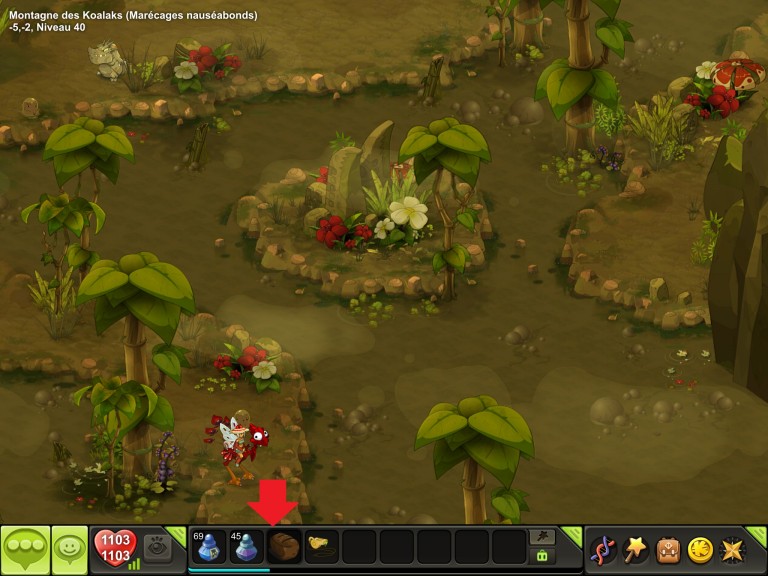Screen dimensions: 768x576
Task: Select the brown bread item slot
Action: click(x=283, y=548)
